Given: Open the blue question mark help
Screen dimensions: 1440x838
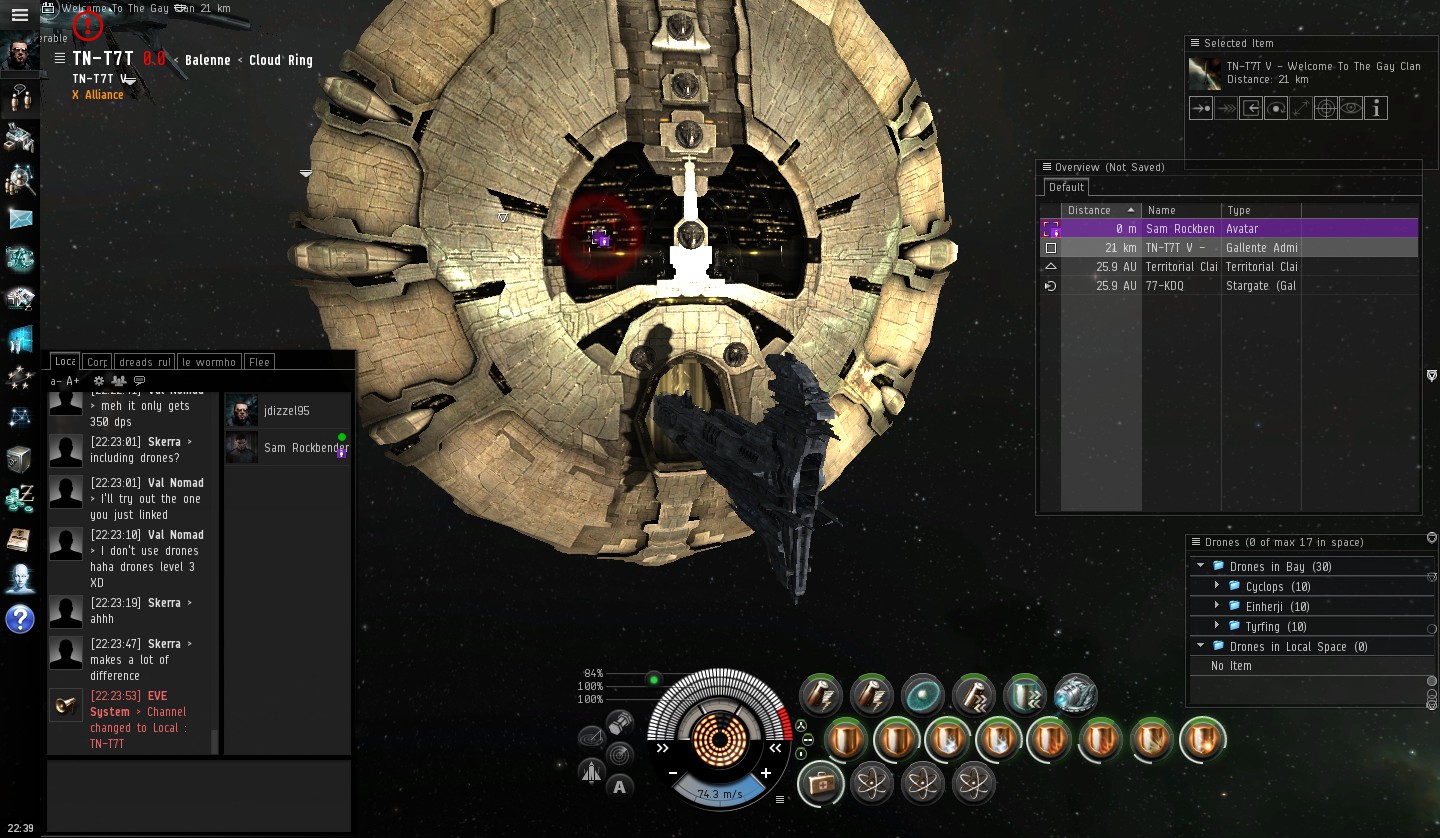Looking at the screenshot, I should (20, 619).
